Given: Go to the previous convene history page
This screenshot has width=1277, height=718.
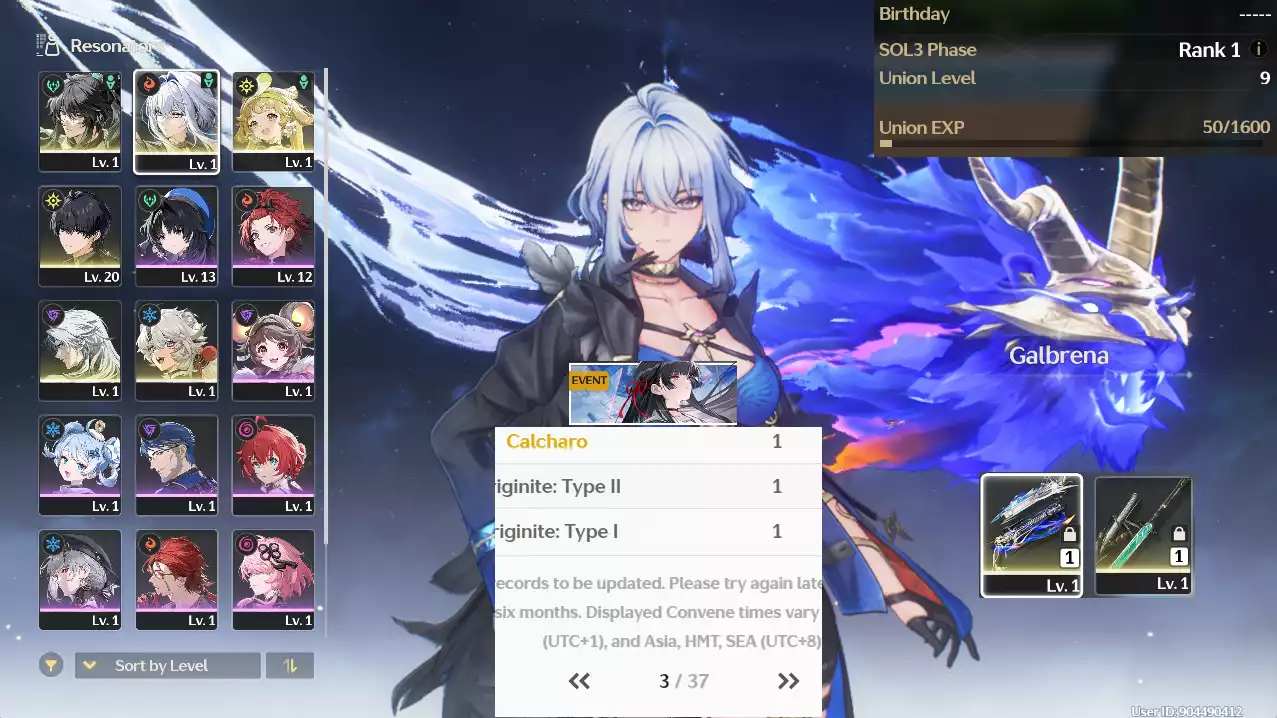Looking at the screenshot, I should coord(579,682).
